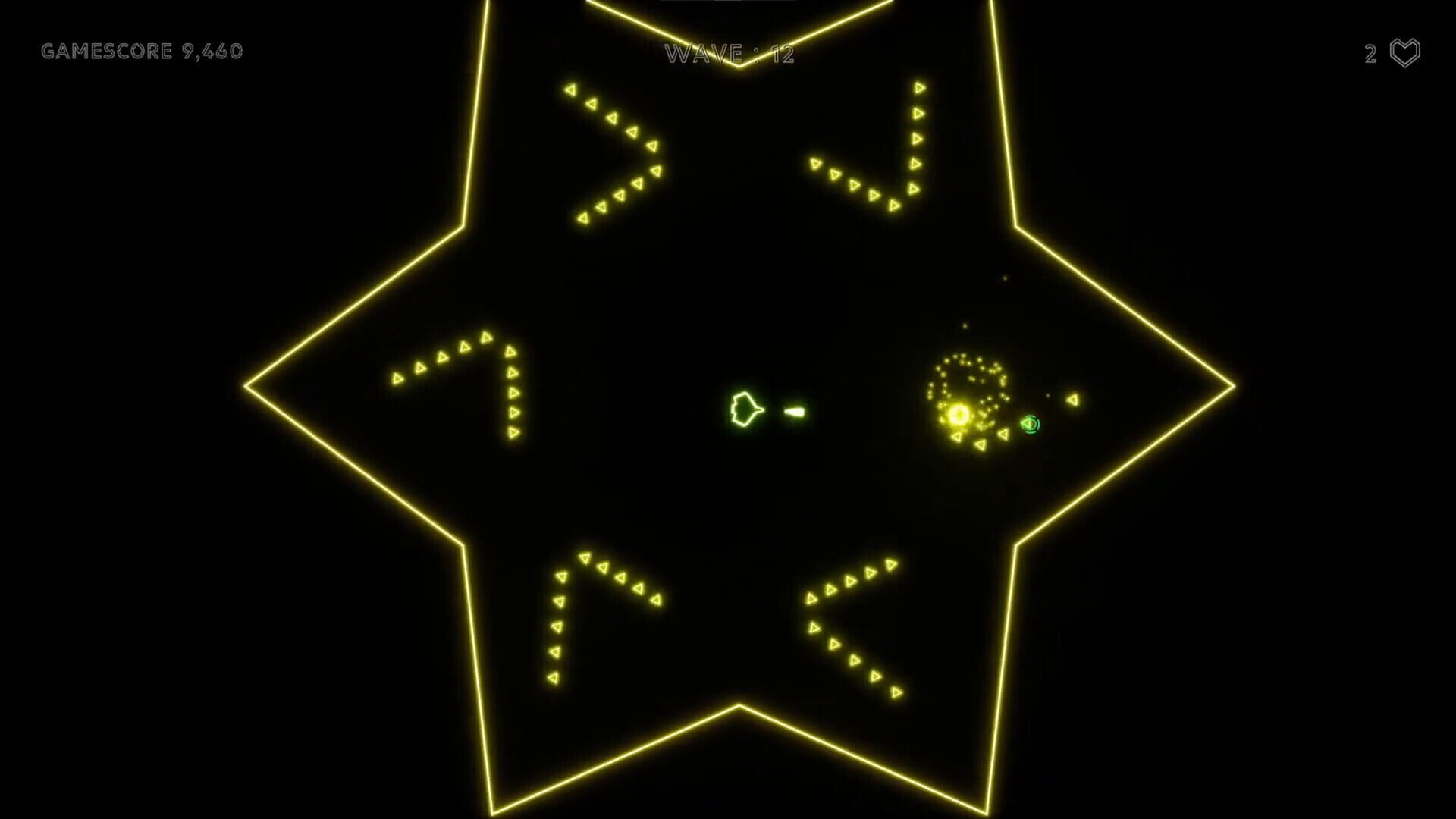1456x819 pixels.
Task: Click the lone triangle enemy on the right edge
Action: pyautogui.click(x=1071, y=398)
